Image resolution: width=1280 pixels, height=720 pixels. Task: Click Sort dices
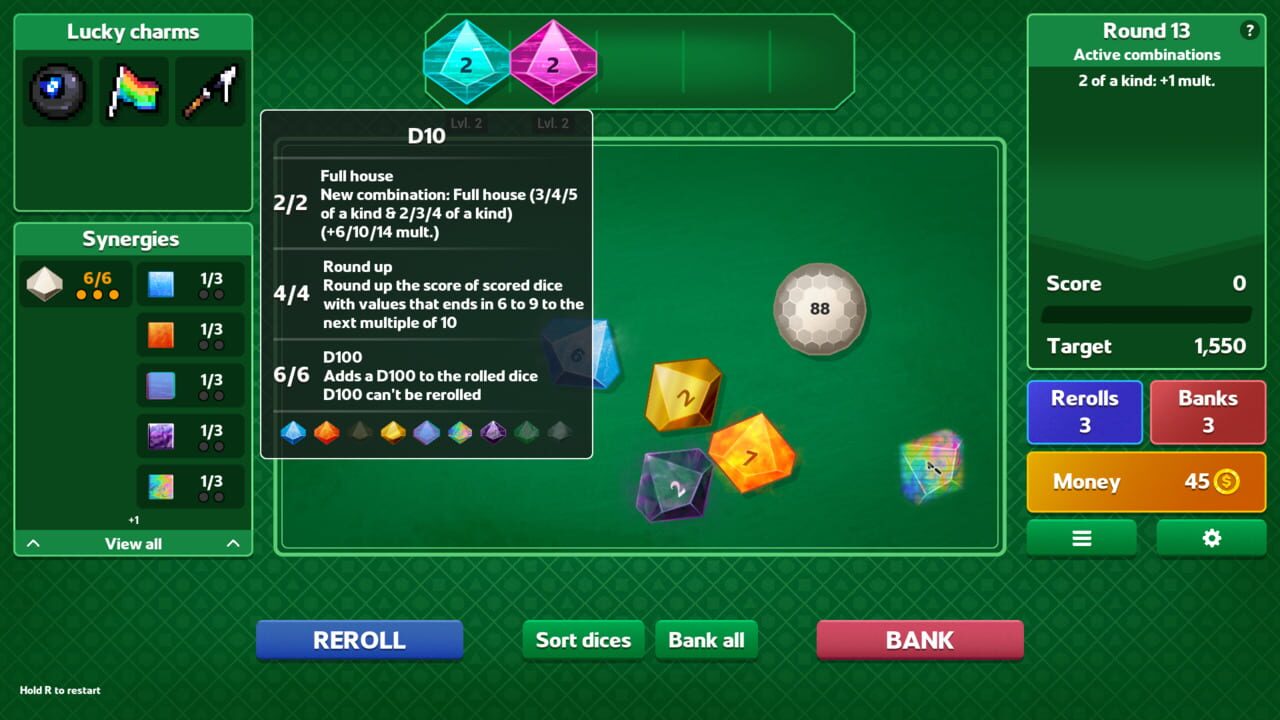(x=583, y=640)
